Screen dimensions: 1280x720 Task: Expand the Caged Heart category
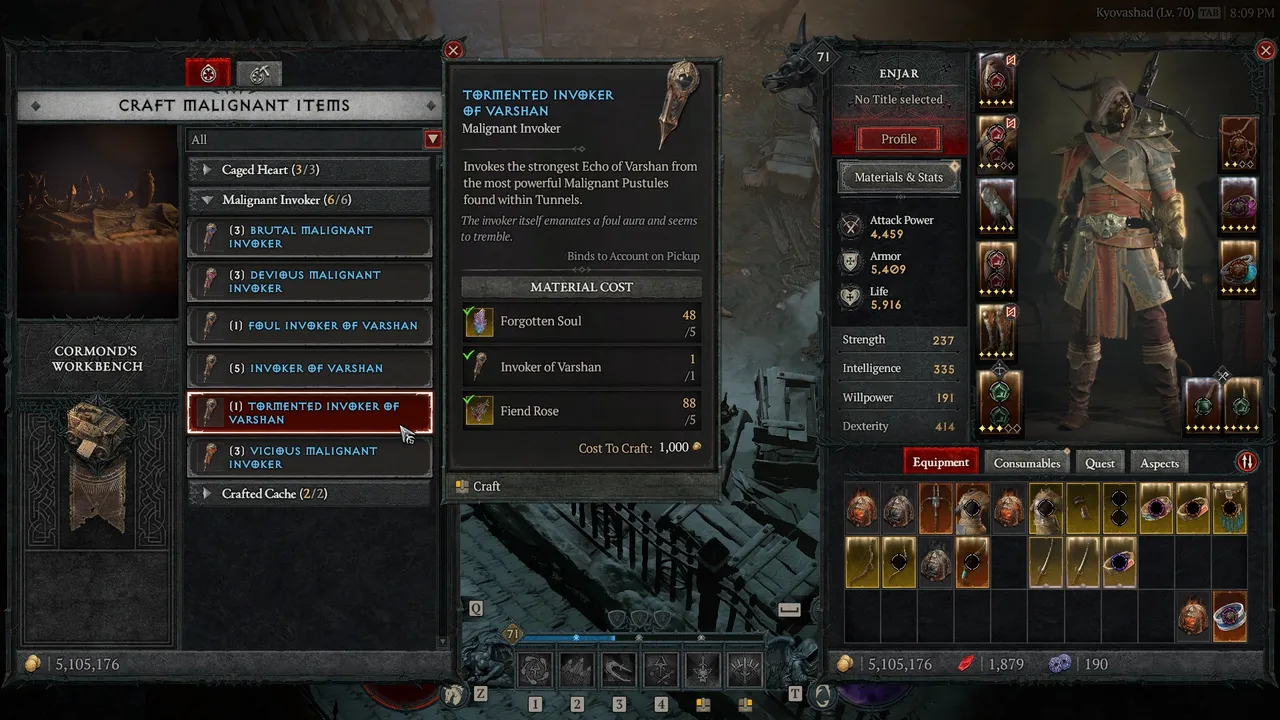pyautogui.click(x=310, y=170)
